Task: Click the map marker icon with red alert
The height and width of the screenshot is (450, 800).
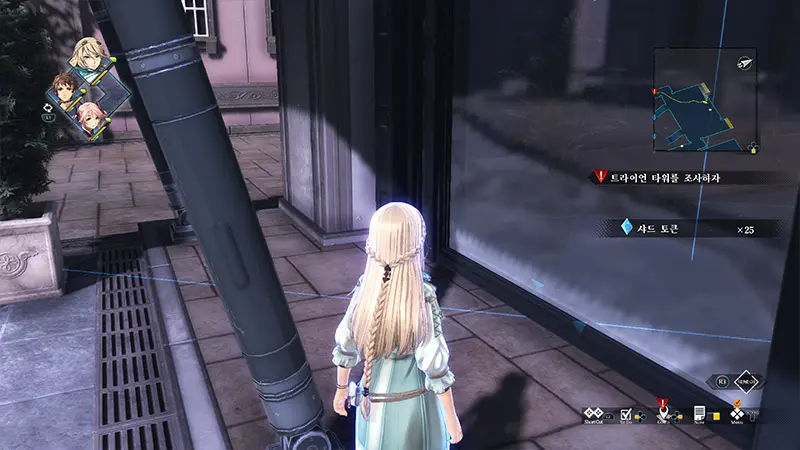Action: (x=662, y=411)
